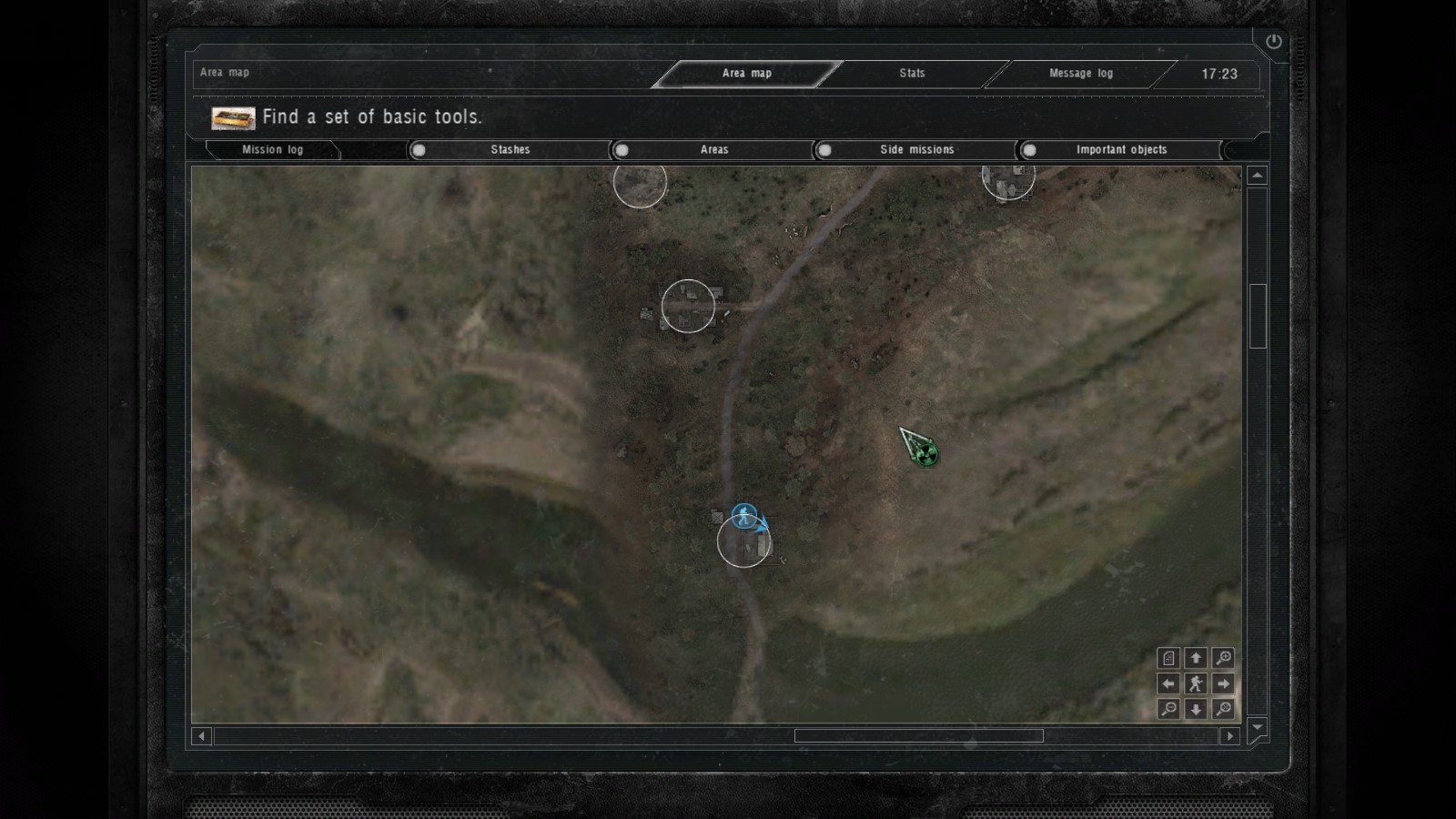Click the document legend map button

point(1168,658)
